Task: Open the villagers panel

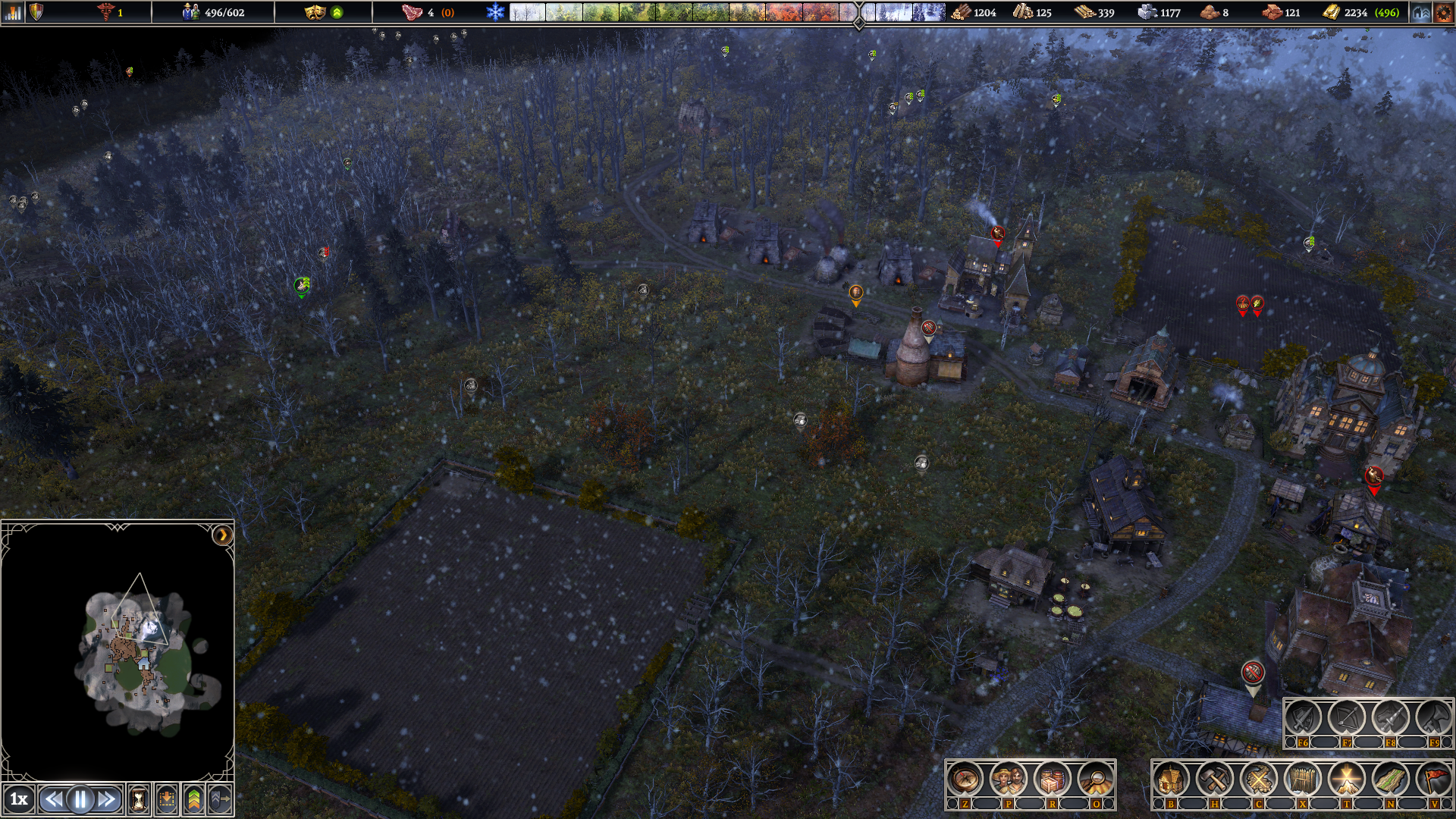Action: pos(1009,778)
